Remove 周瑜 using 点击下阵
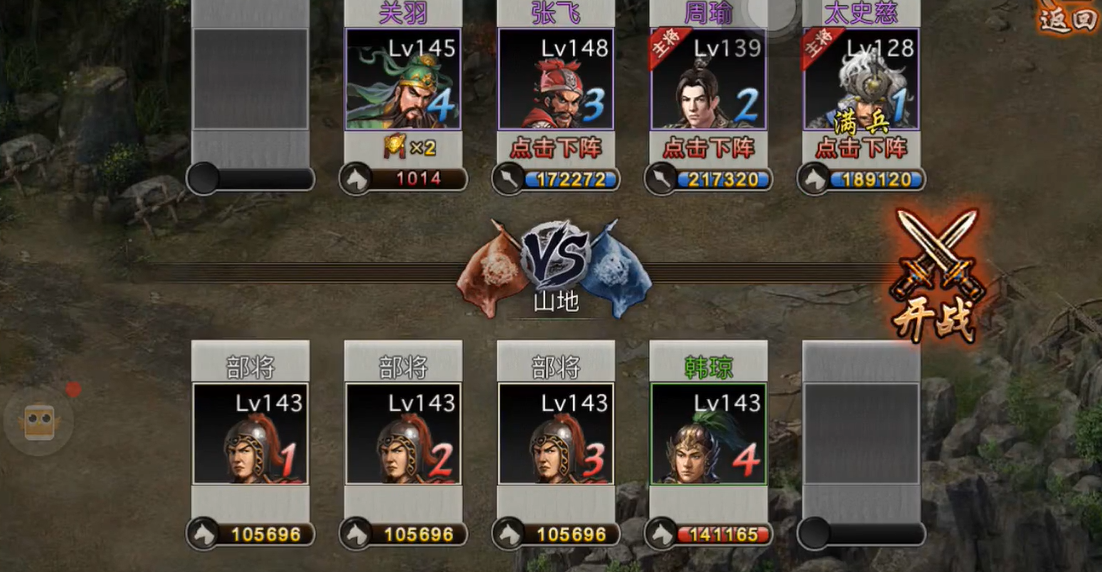Image resolution: width=1102 pixels, height=572 pixels. pos(708,148)
